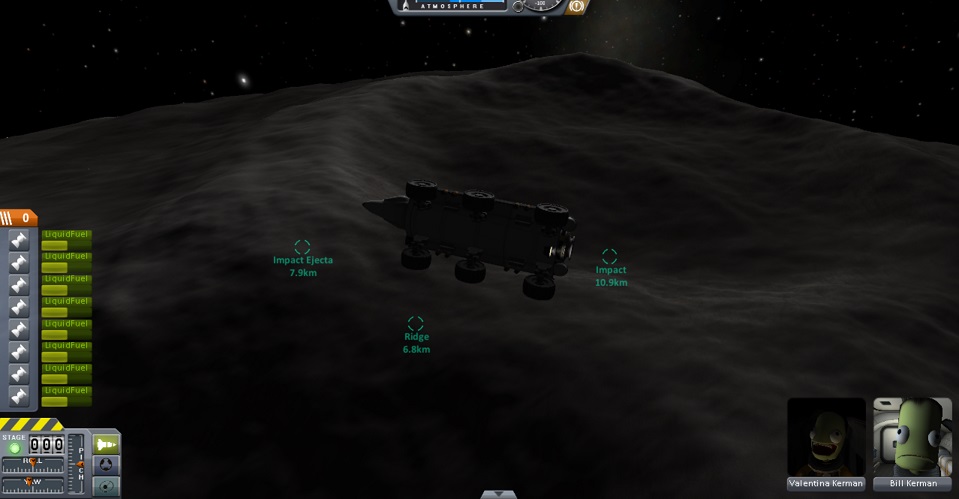Select the Impact waypoint at 10.9km
The height and width of the screenshot is (499, 959).
(x=609, y=257)
